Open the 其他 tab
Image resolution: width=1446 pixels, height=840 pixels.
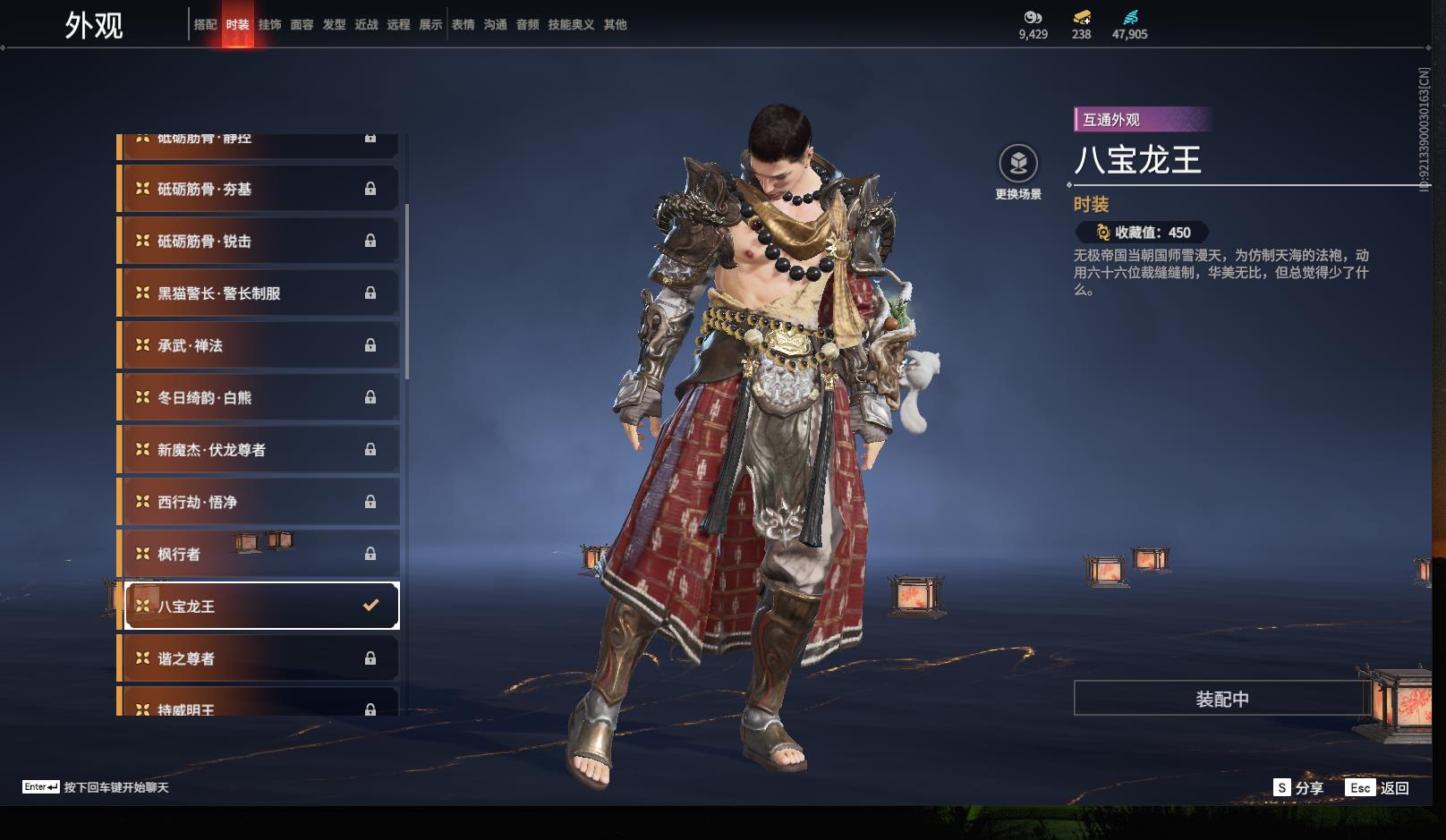point(615,25)
